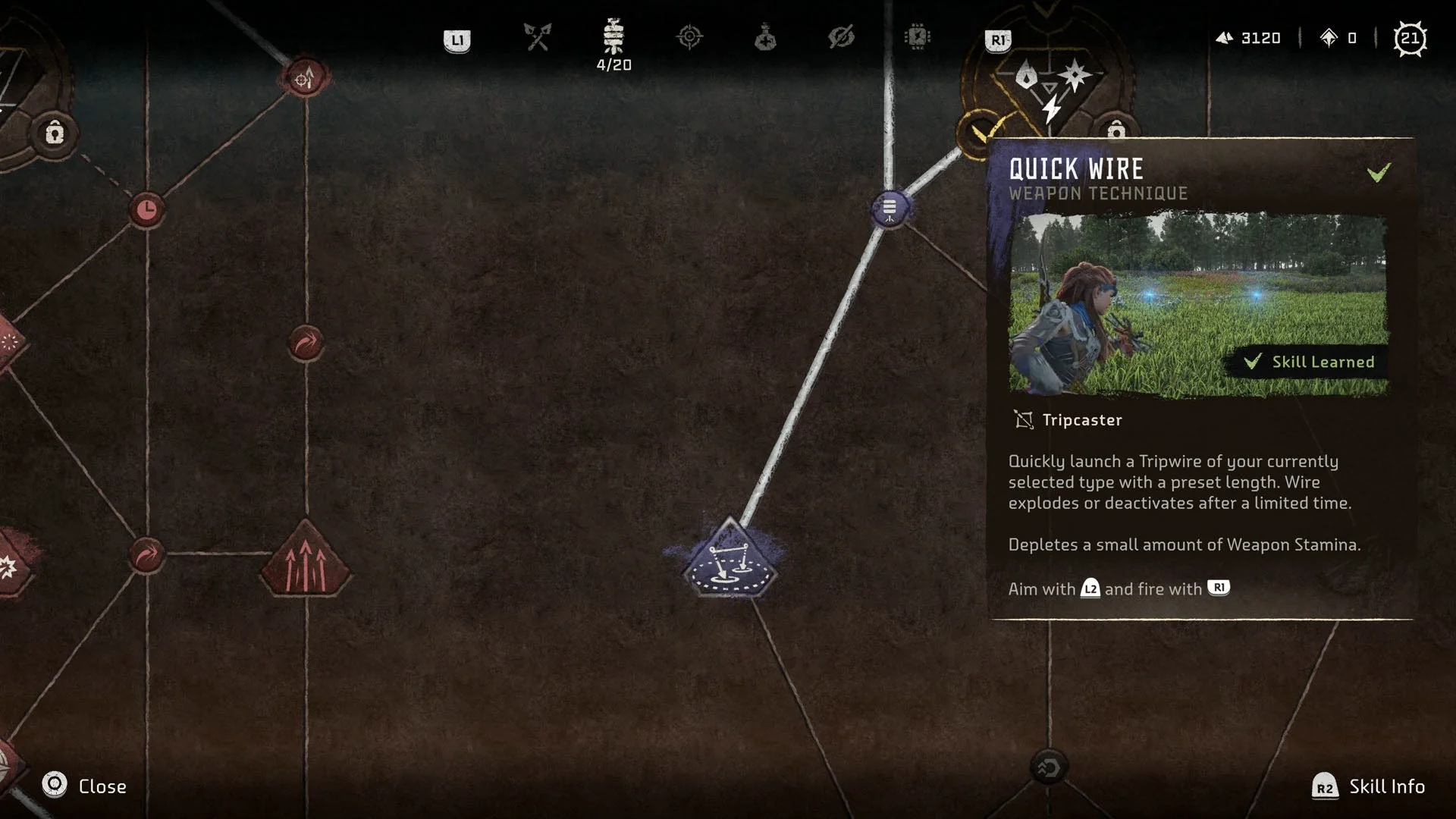
Task: Select the Quick Wire tripwire skill node
Action: point(730,563)
